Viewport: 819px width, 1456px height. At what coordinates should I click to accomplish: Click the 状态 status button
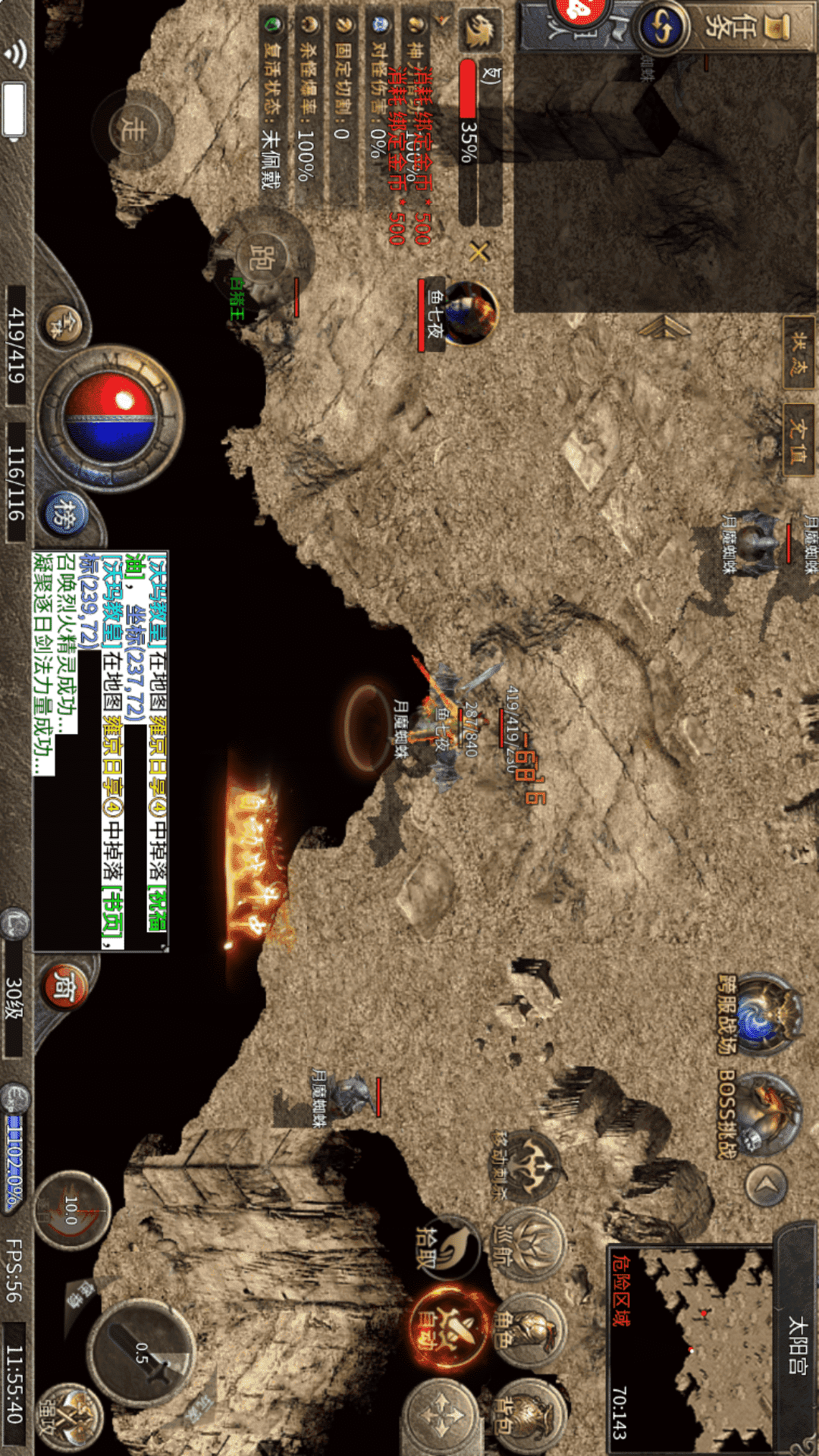[x=799, y=353]
